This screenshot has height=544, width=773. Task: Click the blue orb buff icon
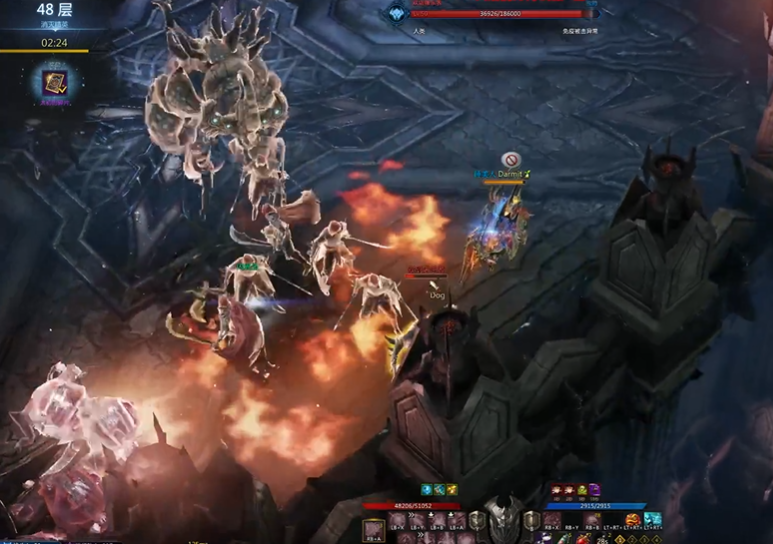(x=427, y=490)
